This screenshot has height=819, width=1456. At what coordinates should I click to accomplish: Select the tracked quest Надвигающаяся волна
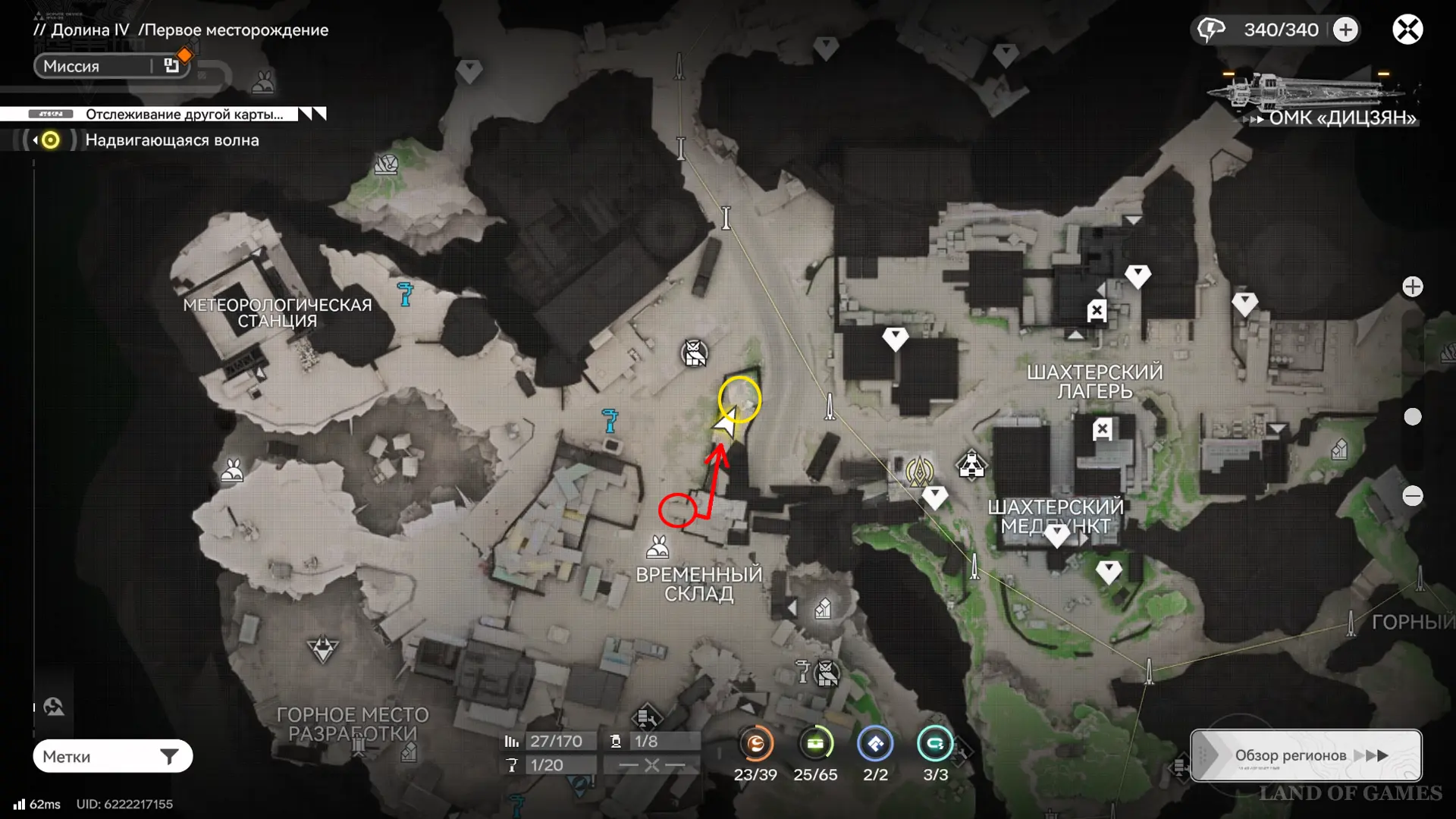(x=171, y=140)
